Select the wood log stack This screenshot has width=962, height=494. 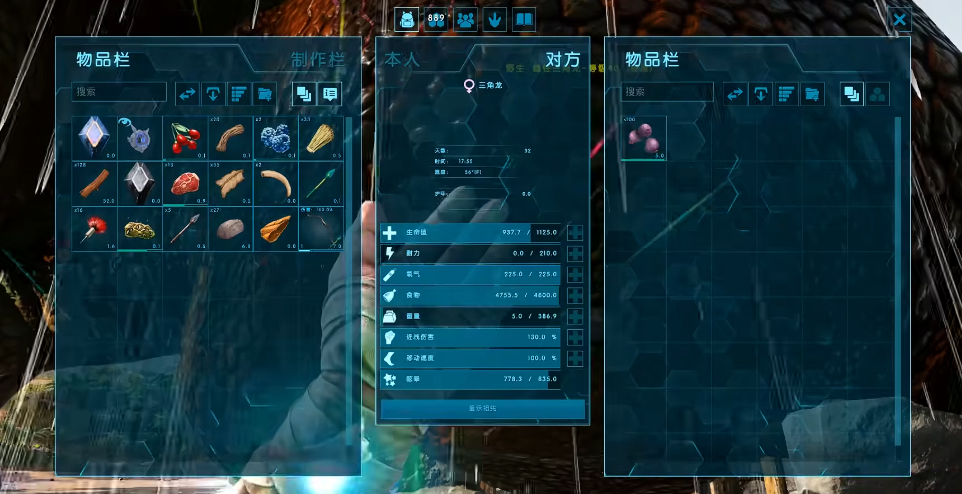(x=95, y=183)
